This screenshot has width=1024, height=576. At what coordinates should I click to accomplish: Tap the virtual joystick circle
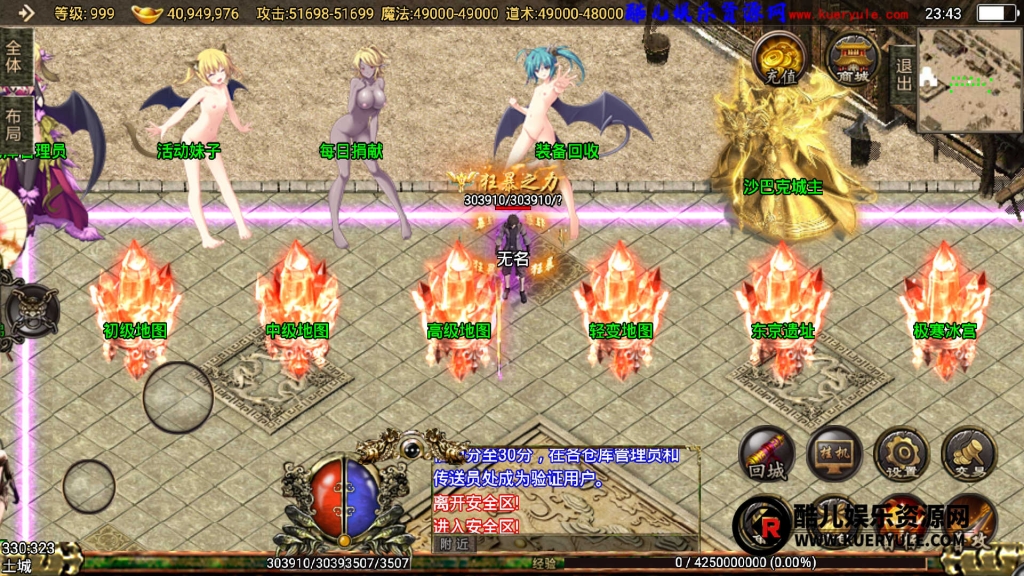click(x=178, y=397)
